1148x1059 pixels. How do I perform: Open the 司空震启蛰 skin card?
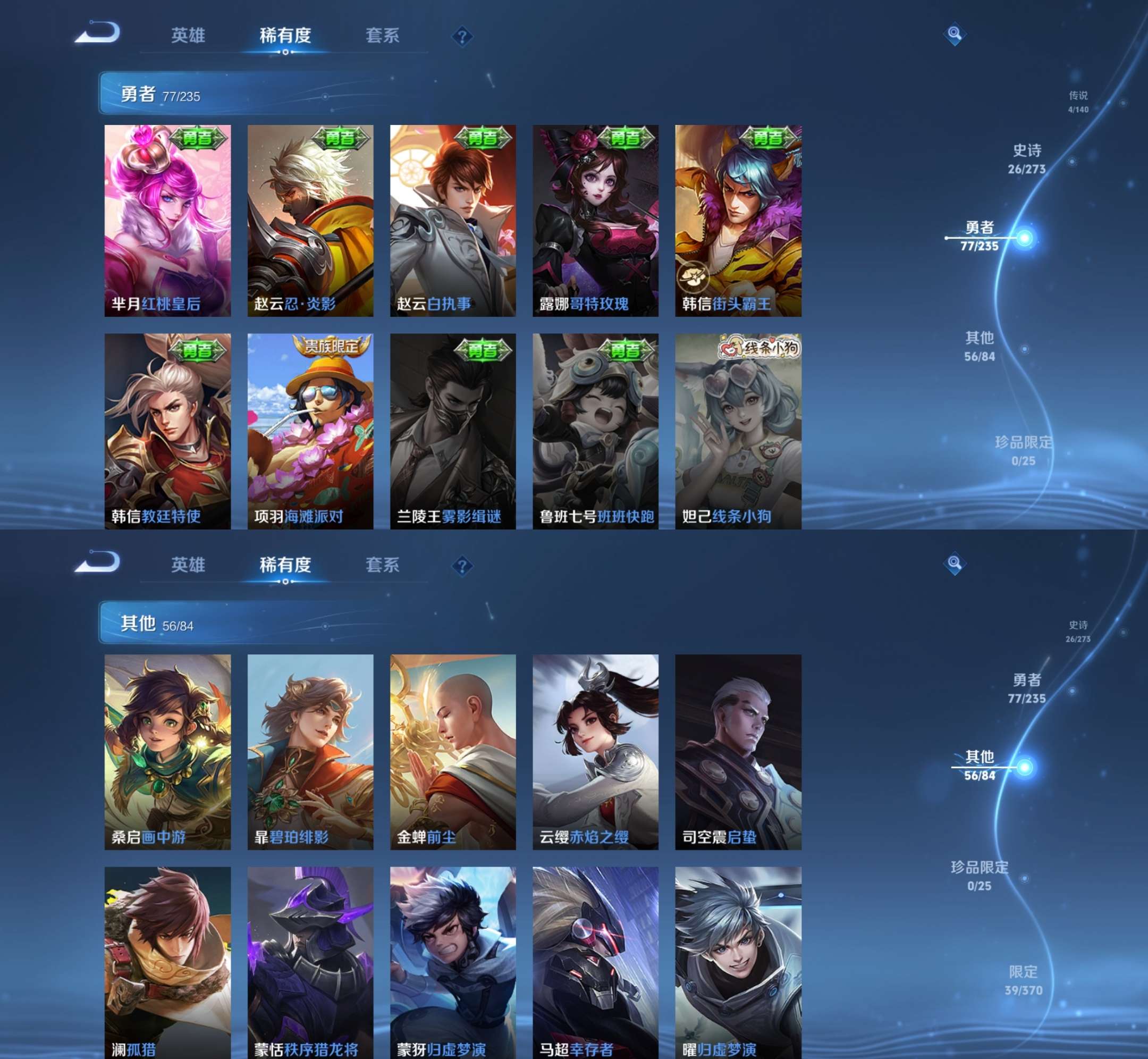[x=738, y=751]
